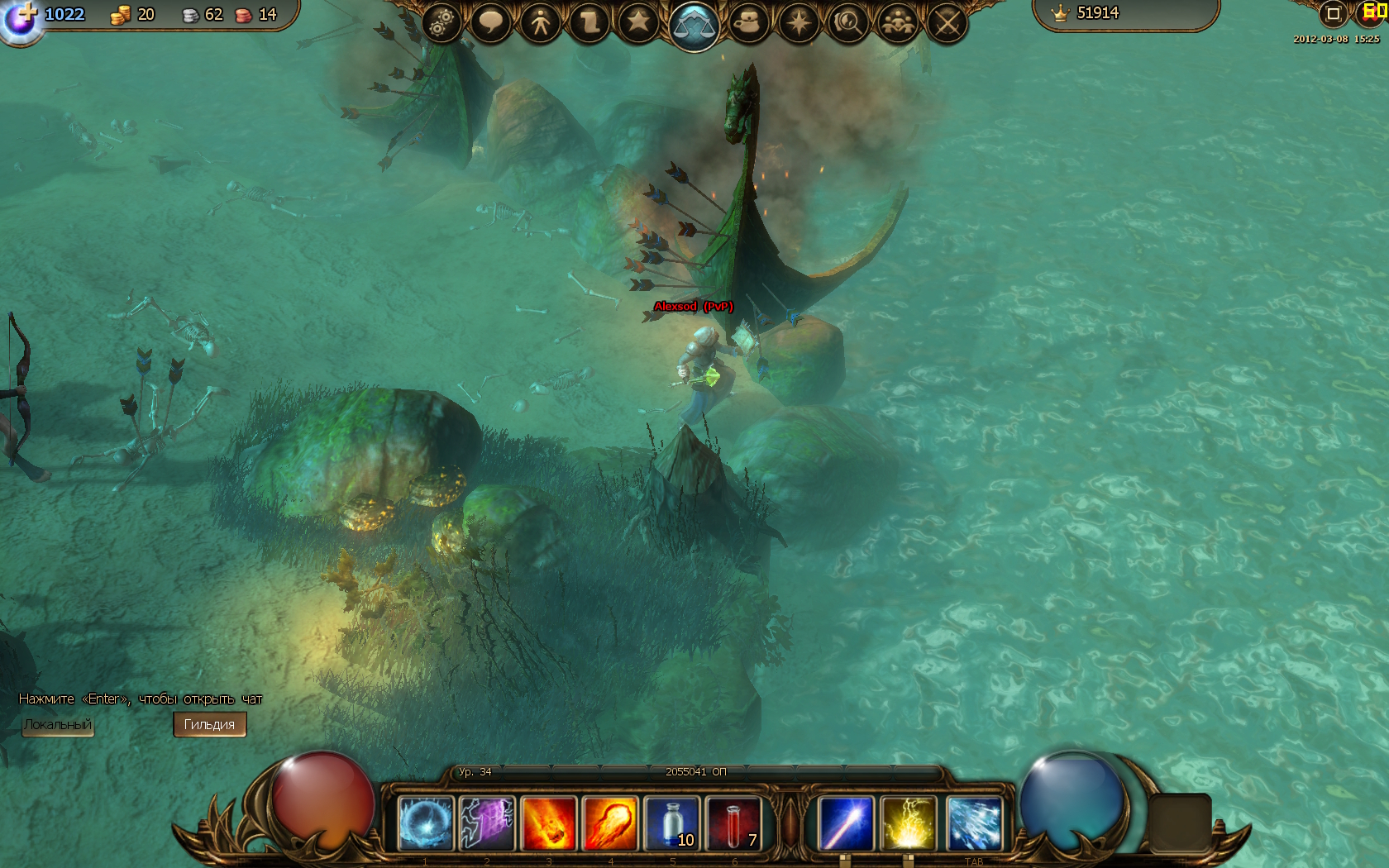Open chat via the speech bubble icon
1389x868 pixels.
pos(490,22)
